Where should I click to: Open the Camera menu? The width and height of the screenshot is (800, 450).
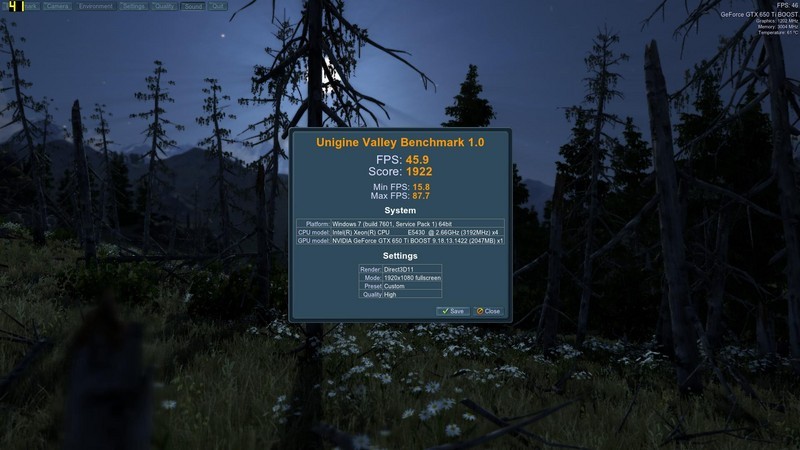(56, 6)
